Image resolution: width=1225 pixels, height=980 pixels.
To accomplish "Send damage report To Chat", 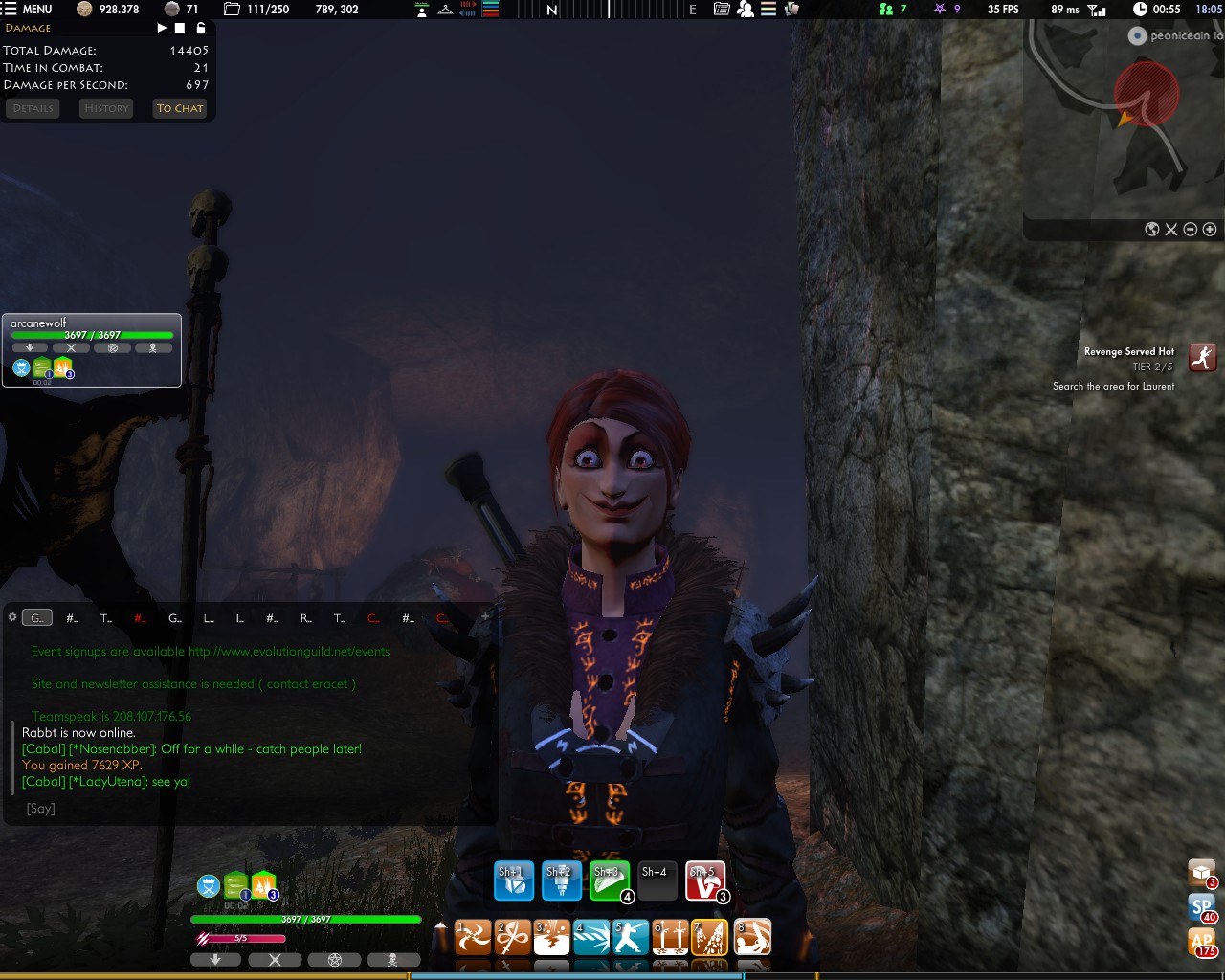I will tap(180, 108).
